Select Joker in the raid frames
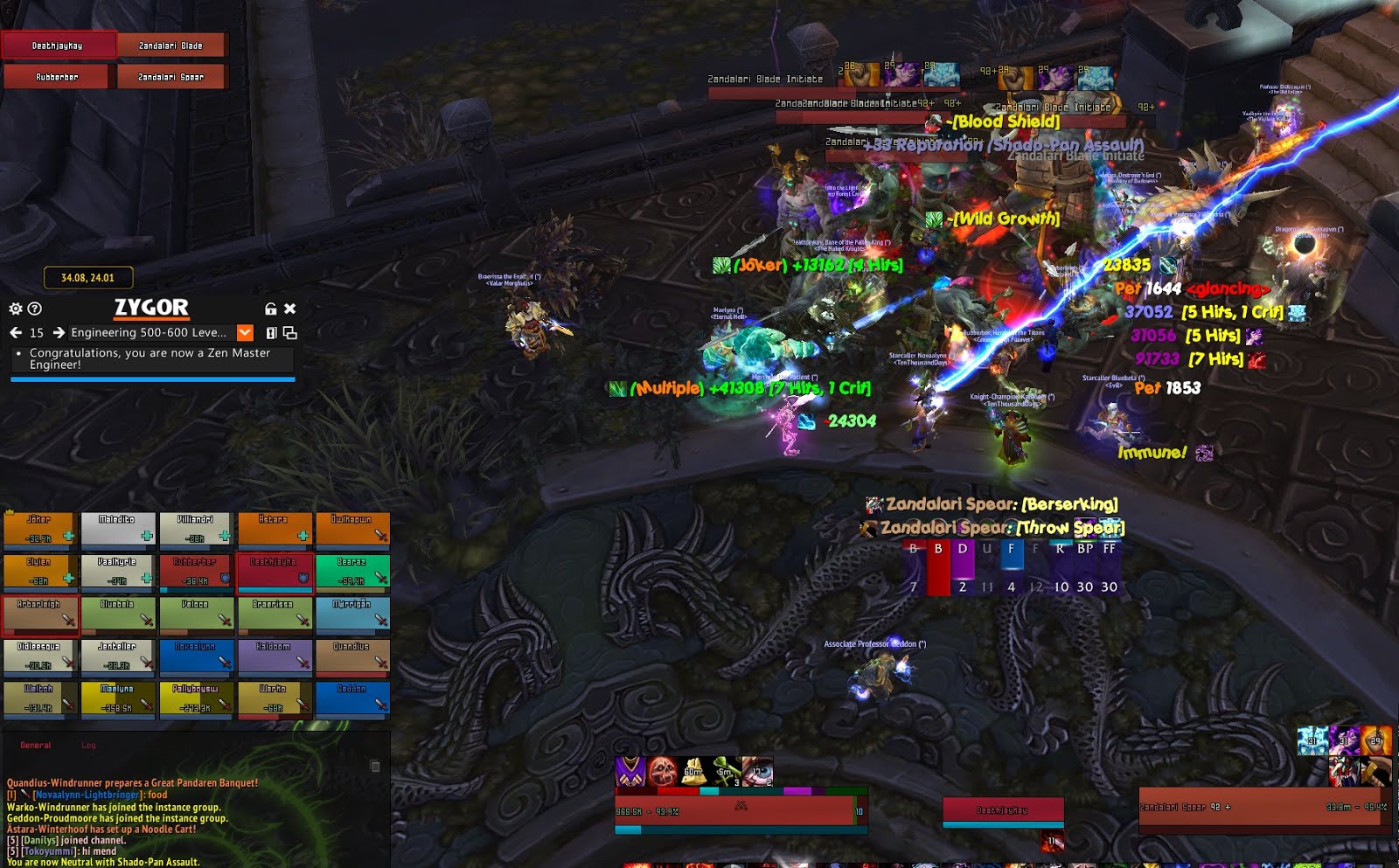 point(39,529)
